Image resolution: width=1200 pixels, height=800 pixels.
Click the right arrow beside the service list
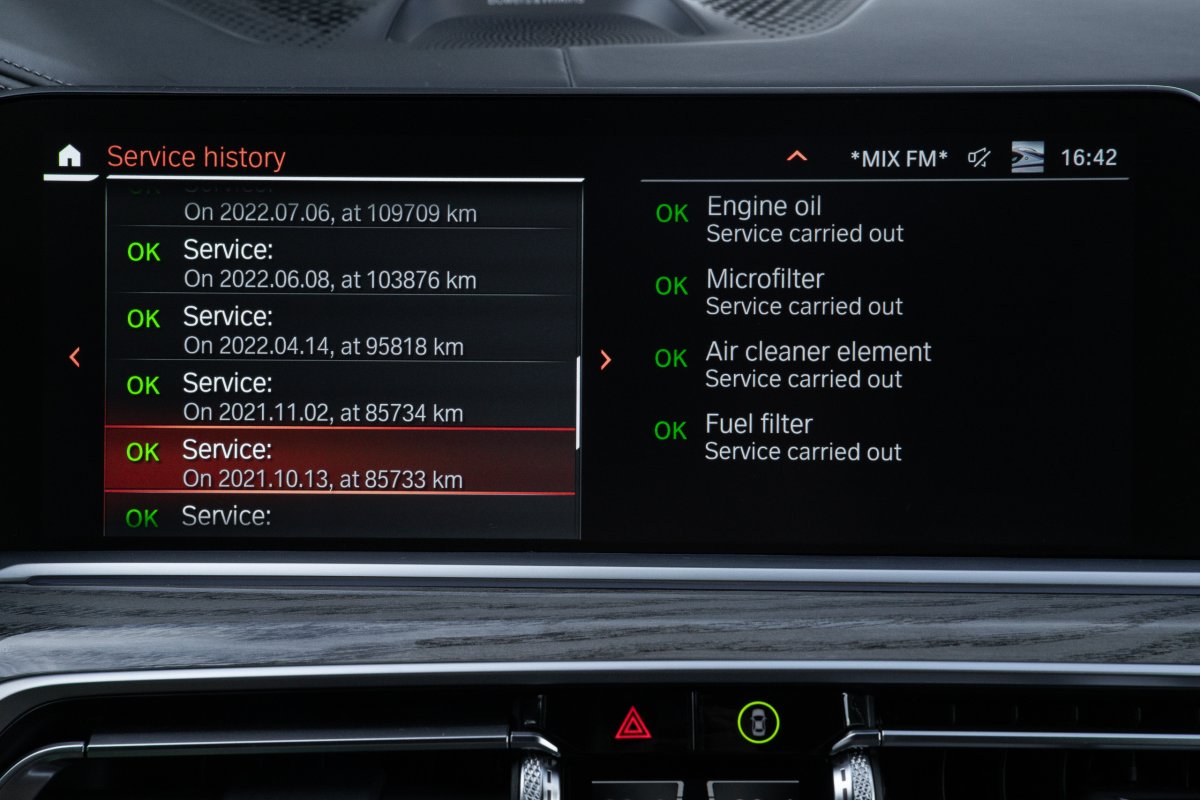pos(605,360)
